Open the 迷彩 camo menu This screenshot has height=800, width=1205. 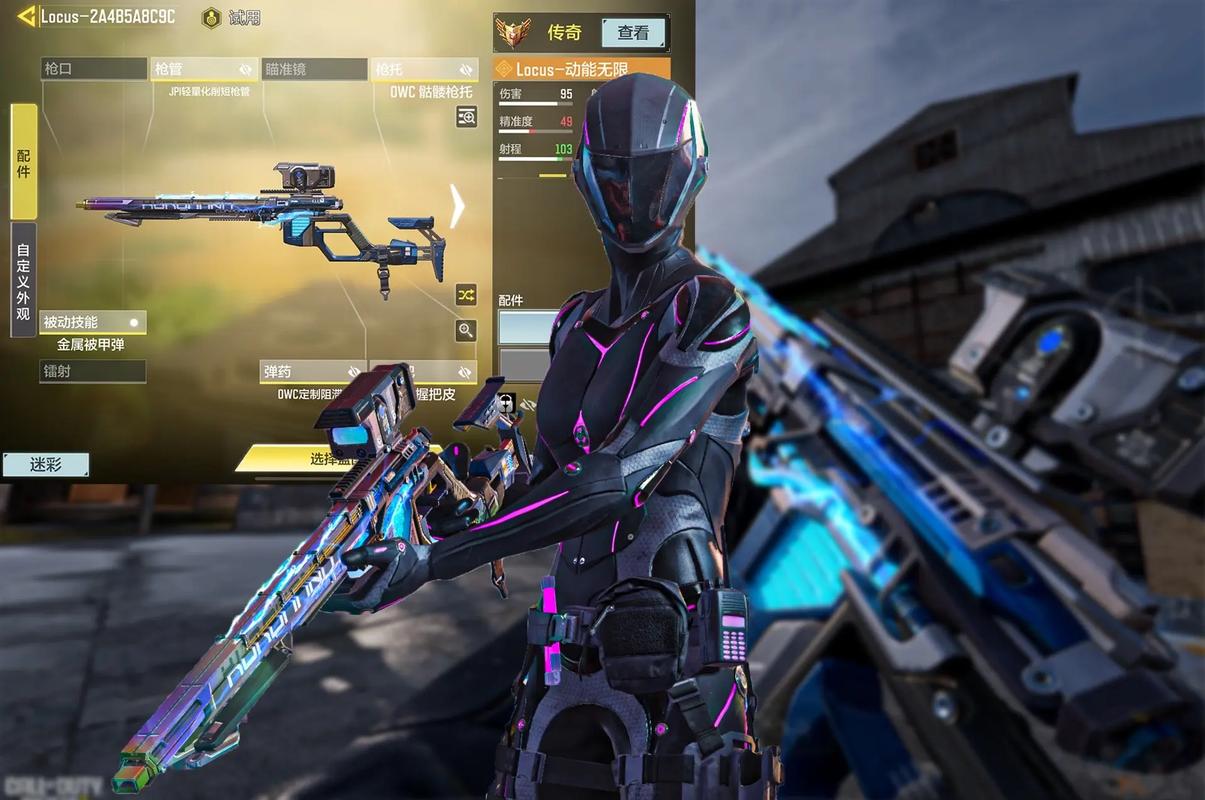pos(46,464)
